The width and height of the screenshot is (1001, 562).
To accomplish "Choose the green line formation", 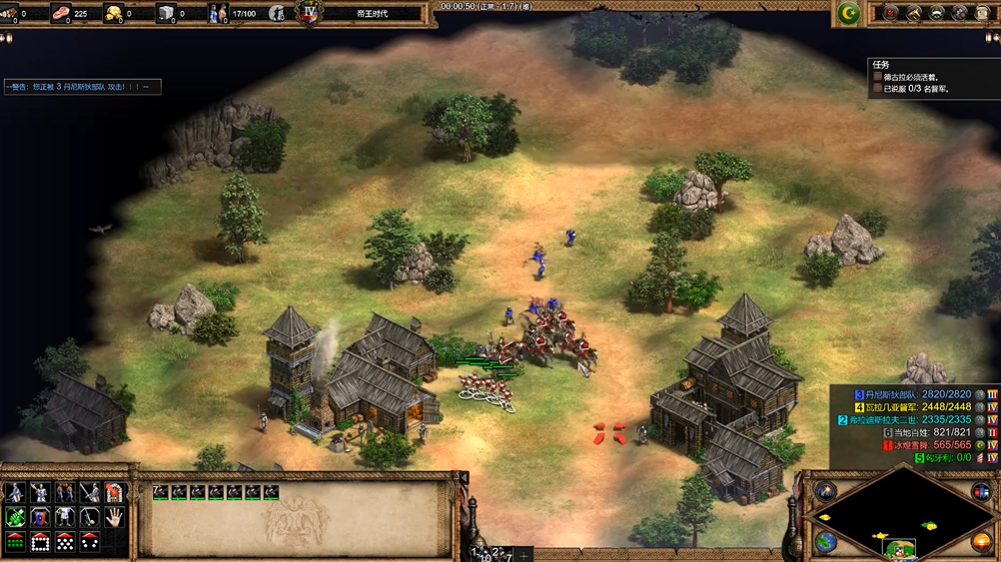I will click(15, 542).
